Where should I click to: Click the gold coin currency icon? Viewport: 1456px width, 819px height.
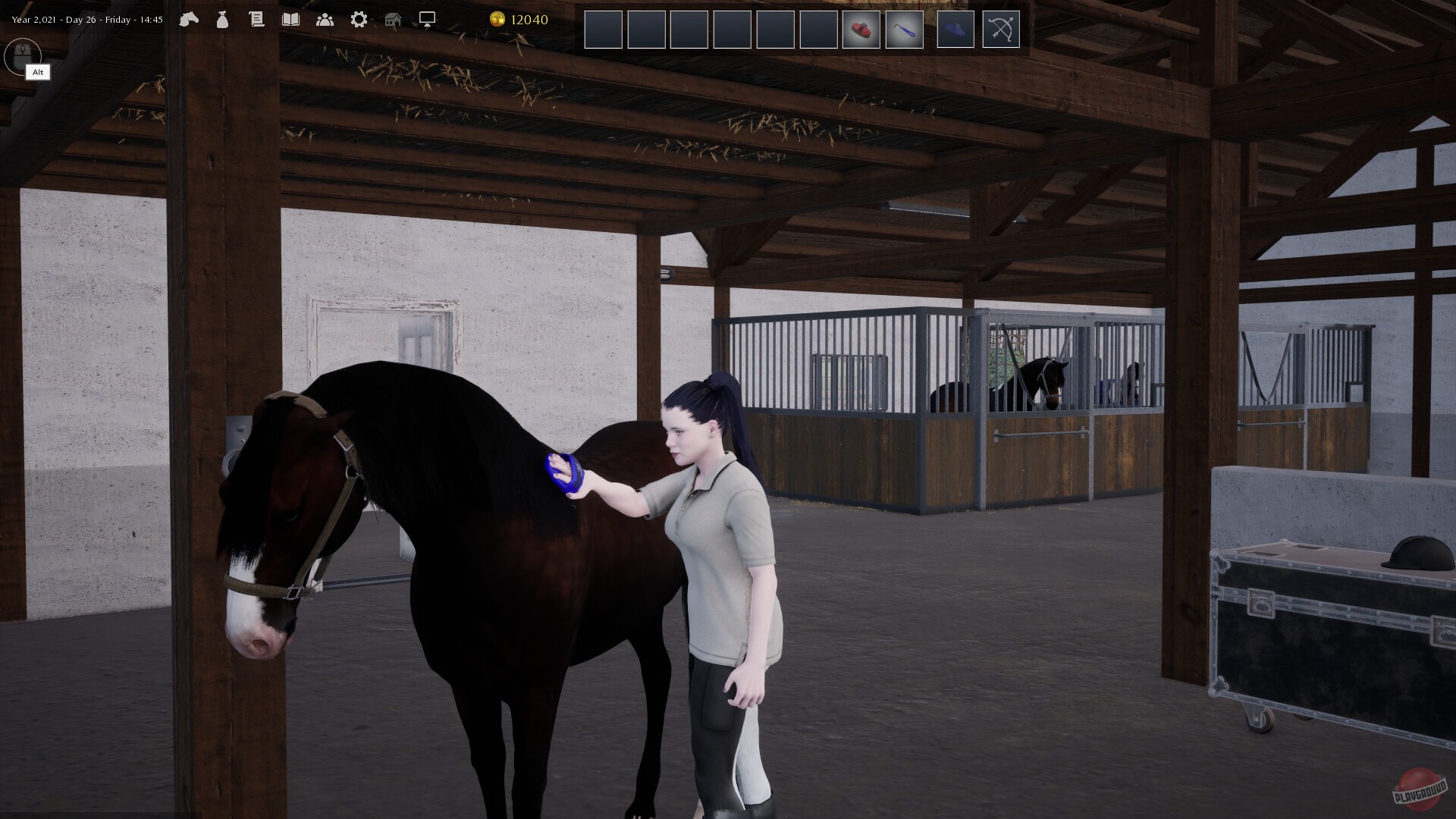(499, 20)
